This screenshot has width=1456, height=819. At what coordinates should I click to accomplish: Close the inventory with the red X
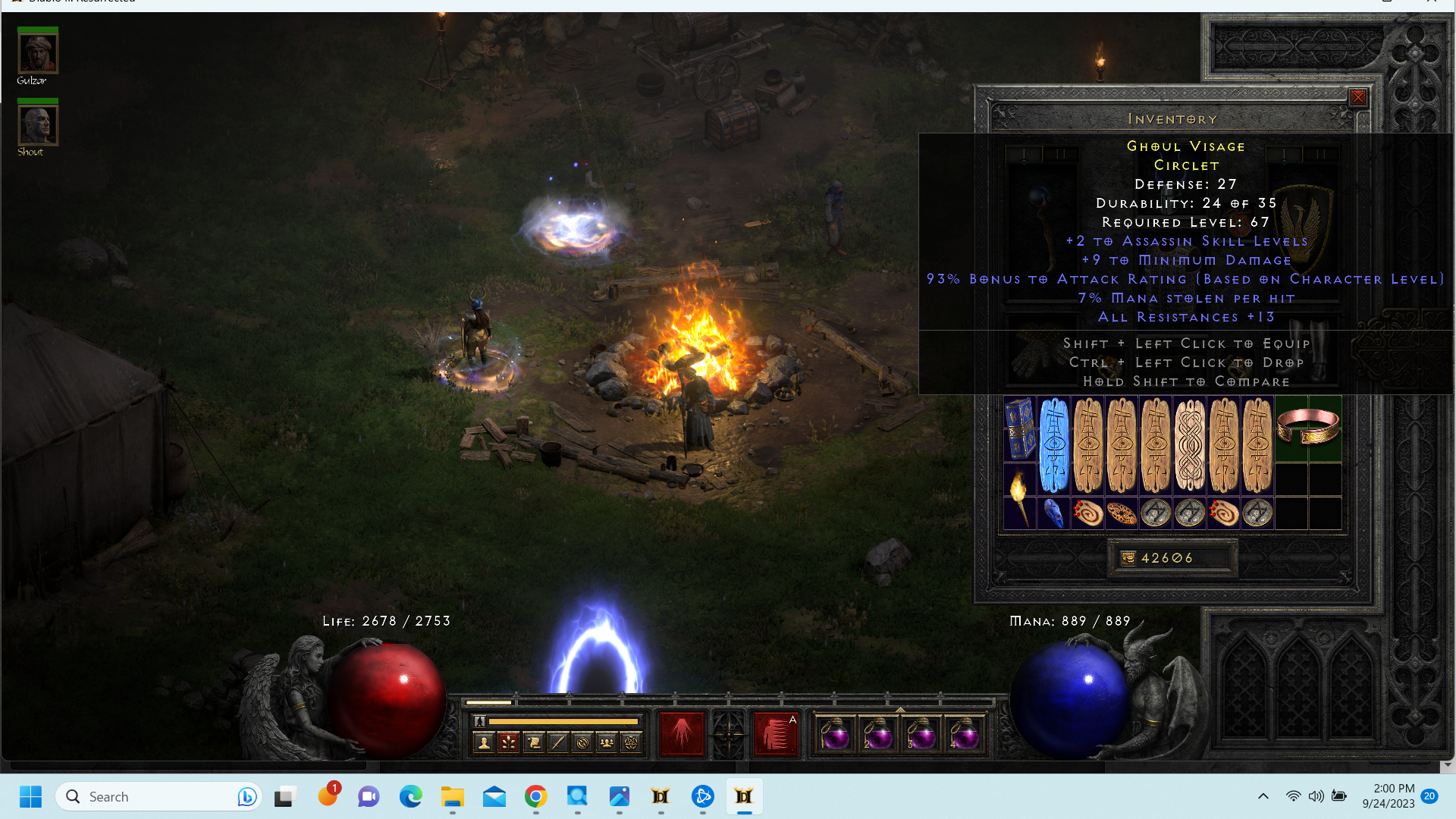pyautogui.click(x=1357, y=98)
